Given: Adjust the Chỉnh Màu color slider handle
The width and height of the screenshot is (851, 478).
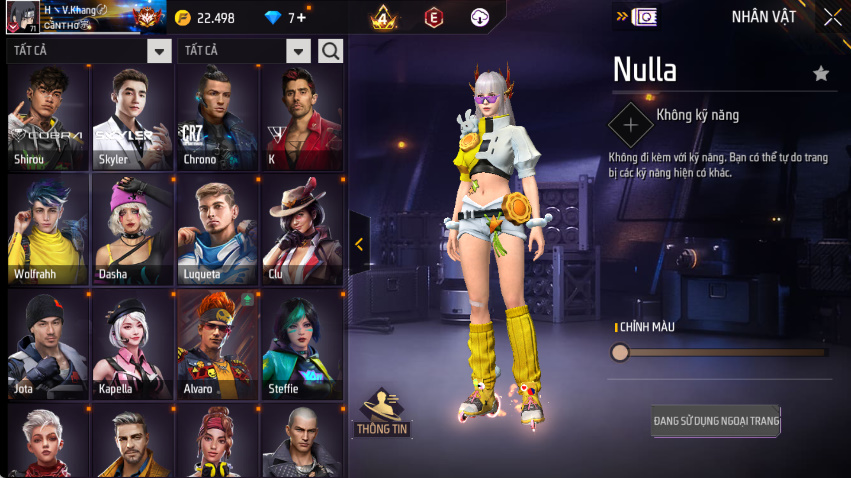Looking at the screenshot, I should pos(620,352).
